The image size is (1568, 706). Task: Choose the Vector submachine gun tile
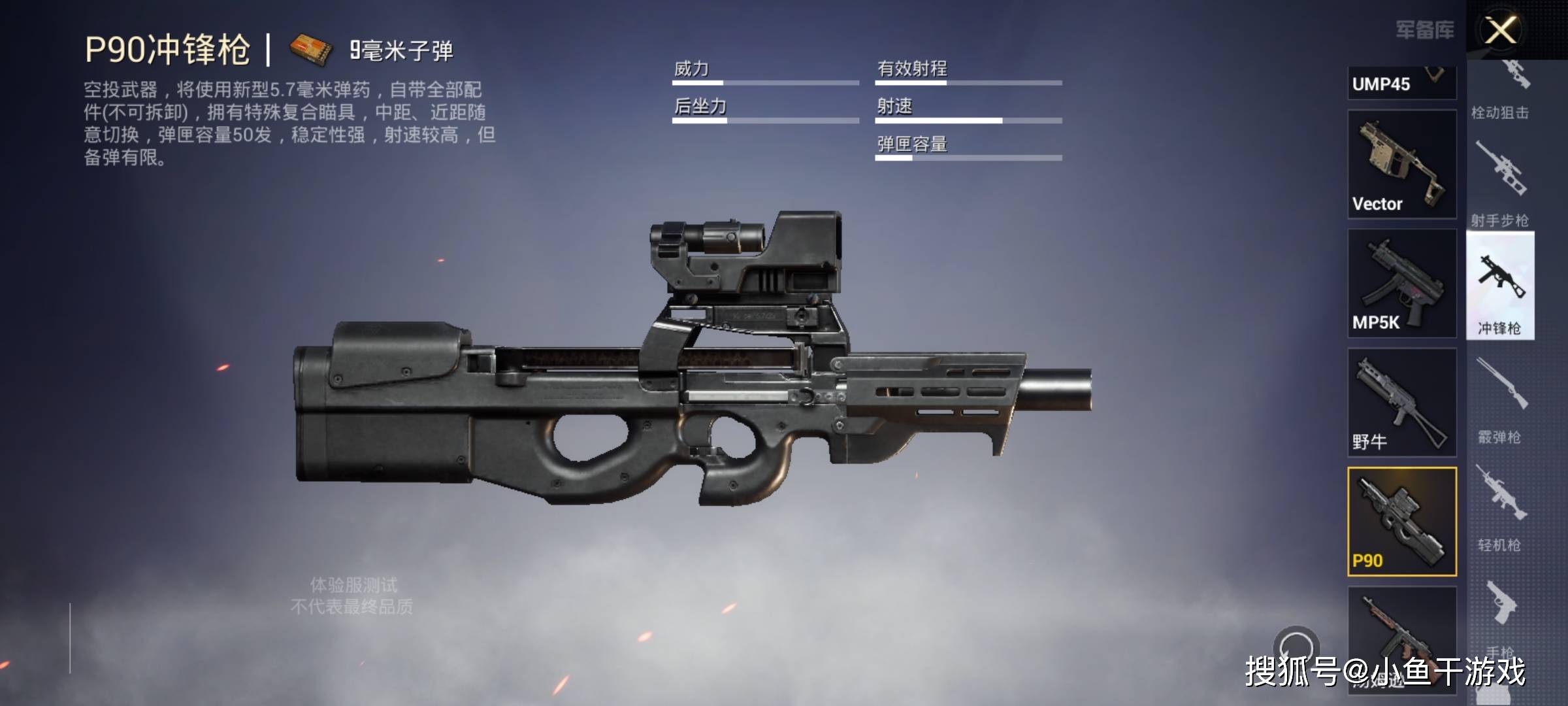1401,164
